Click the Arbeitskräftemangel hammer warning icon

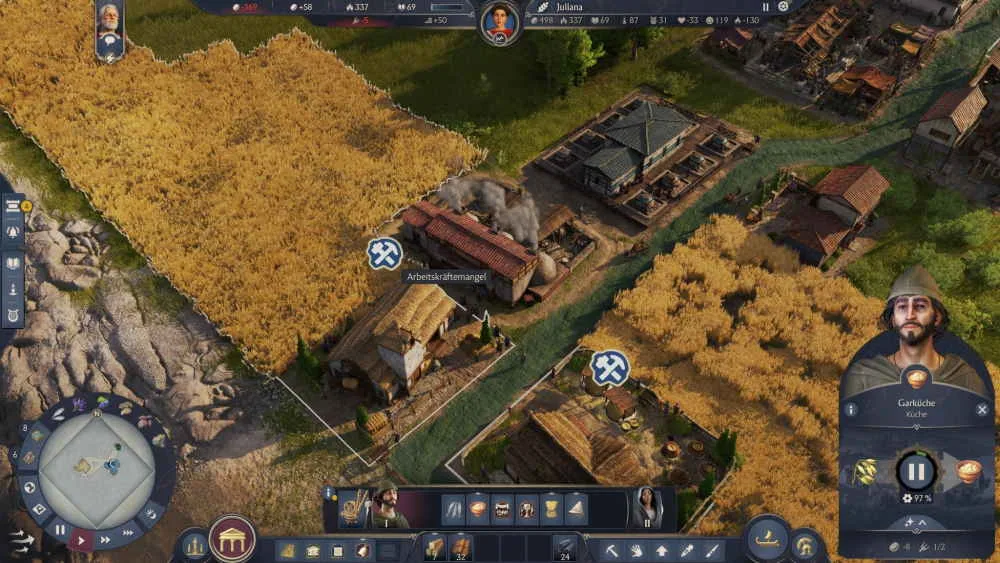click(x=384, y=254)
